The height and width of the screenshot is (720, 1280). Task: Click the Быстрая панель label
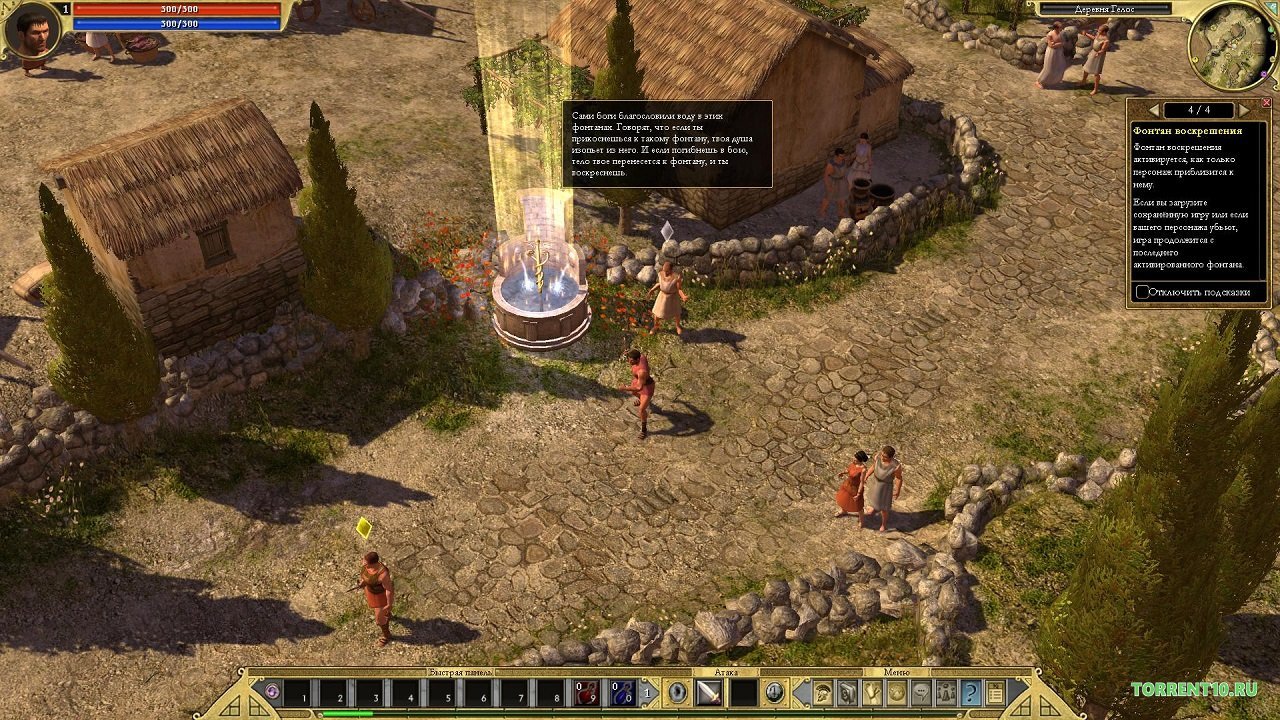tap(462, 673)
